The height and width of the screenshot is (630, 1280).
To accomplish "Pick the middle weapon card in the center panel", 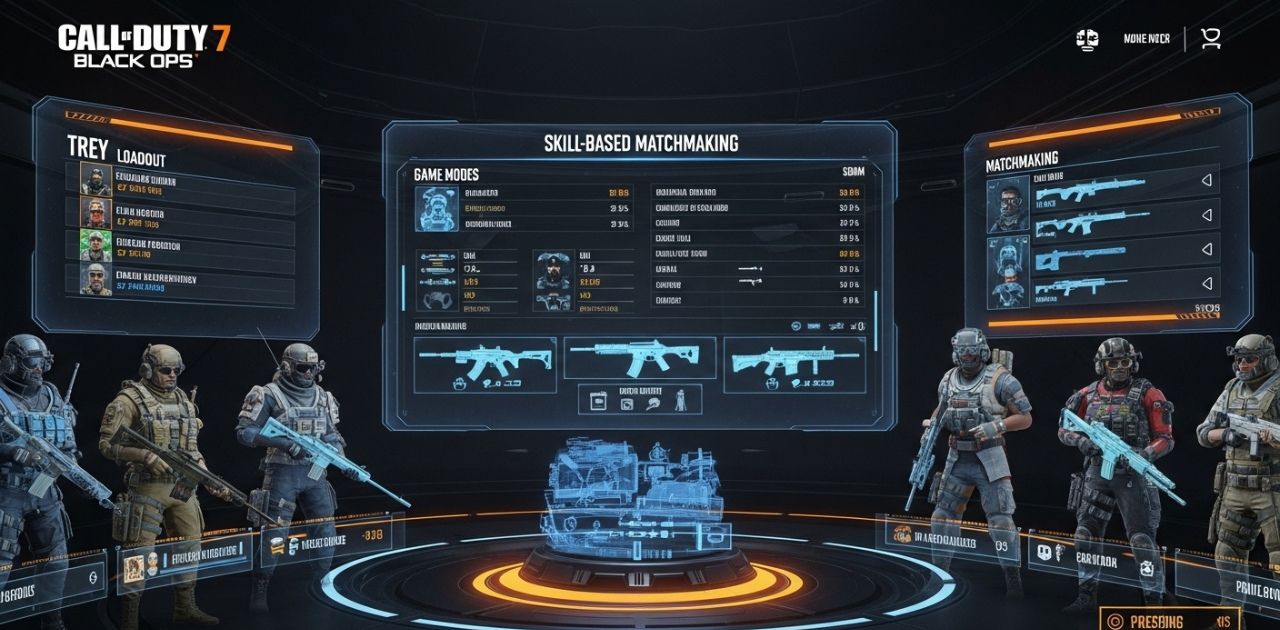I will pyautogui.click(x=640, y=358).
